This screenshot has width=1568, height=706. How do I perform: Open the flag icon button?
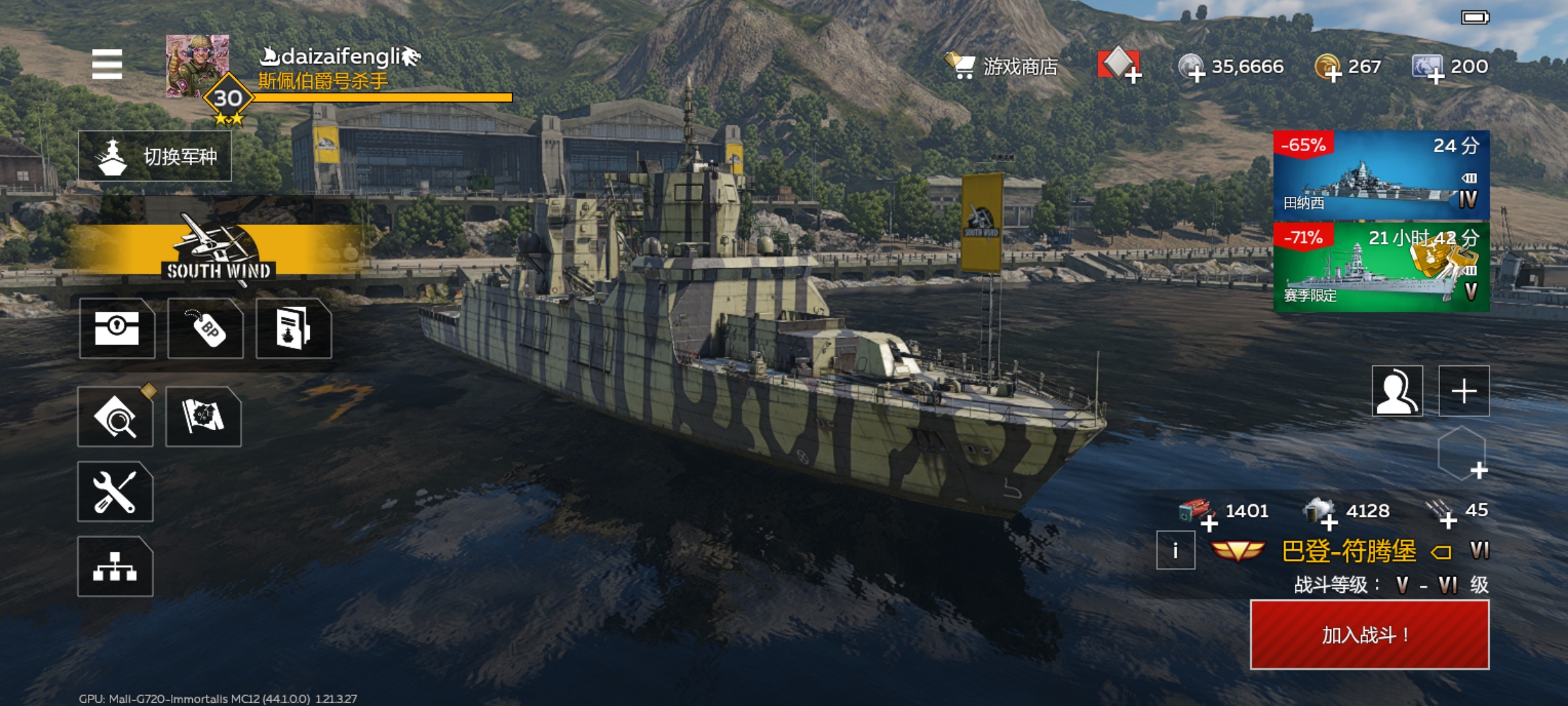click(x=203, y=417)
